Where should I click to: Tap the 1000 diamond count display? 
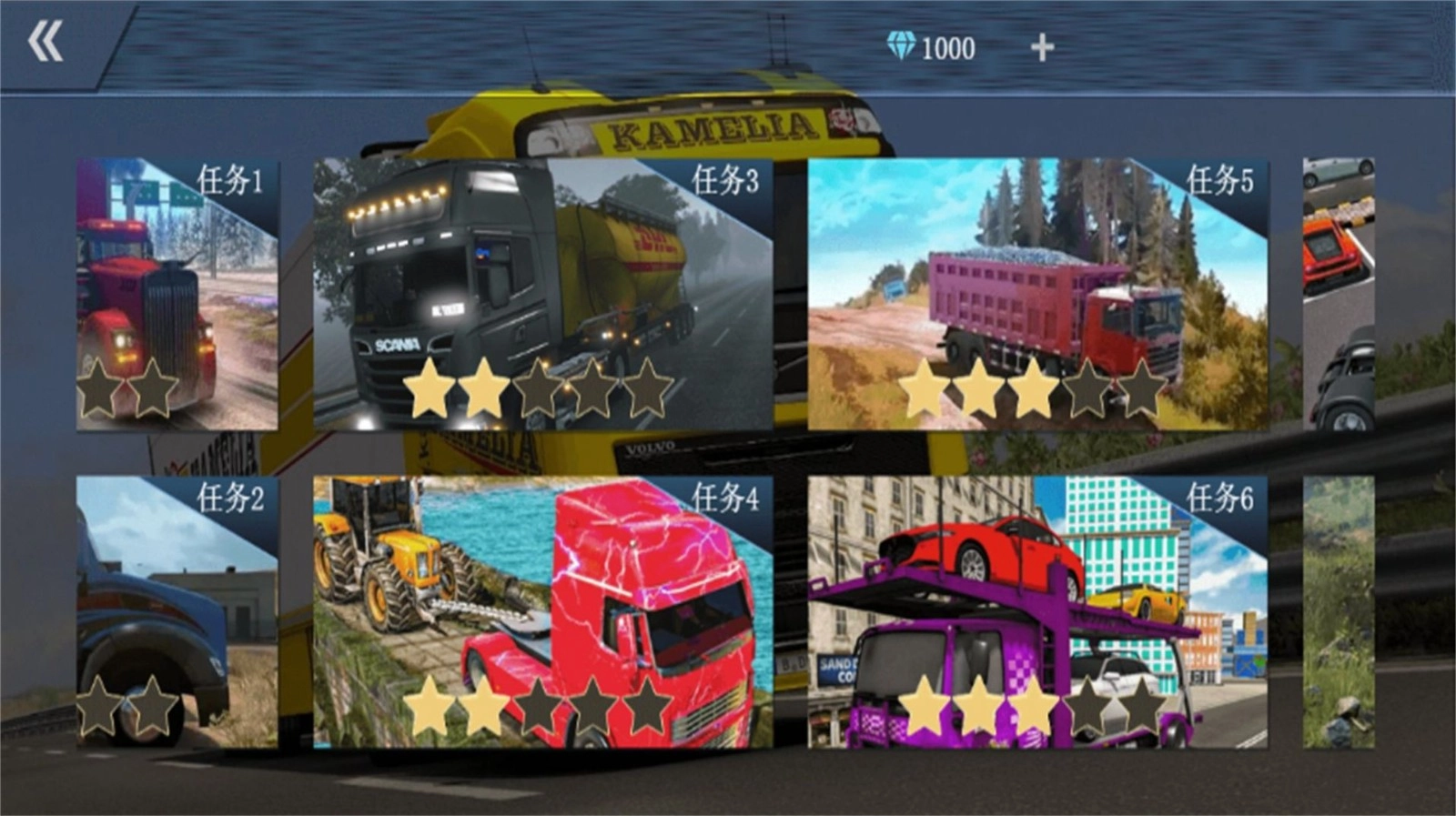pyautogui.click(x=946, y=47)
